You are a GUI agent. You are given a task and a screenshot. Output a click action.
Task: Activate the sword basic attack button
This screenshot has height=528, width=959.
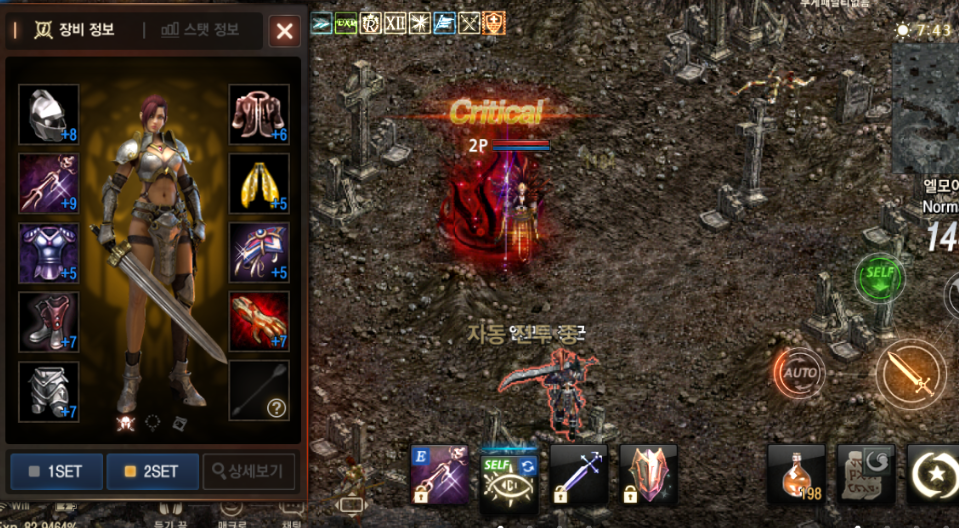(911, 373)
